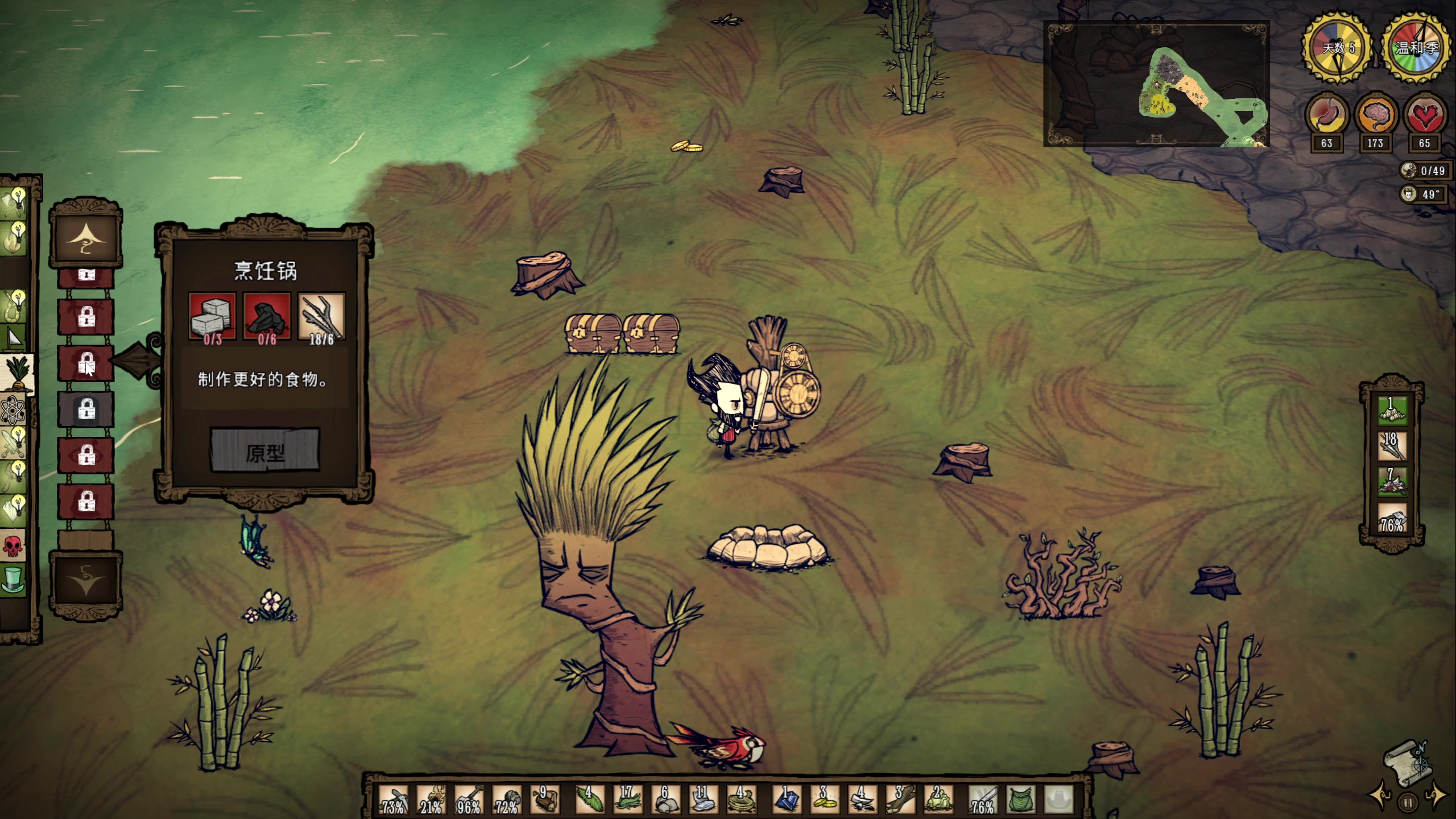Switch to the science atom crafting tab

pyautogui.click(x=13, y=410)
